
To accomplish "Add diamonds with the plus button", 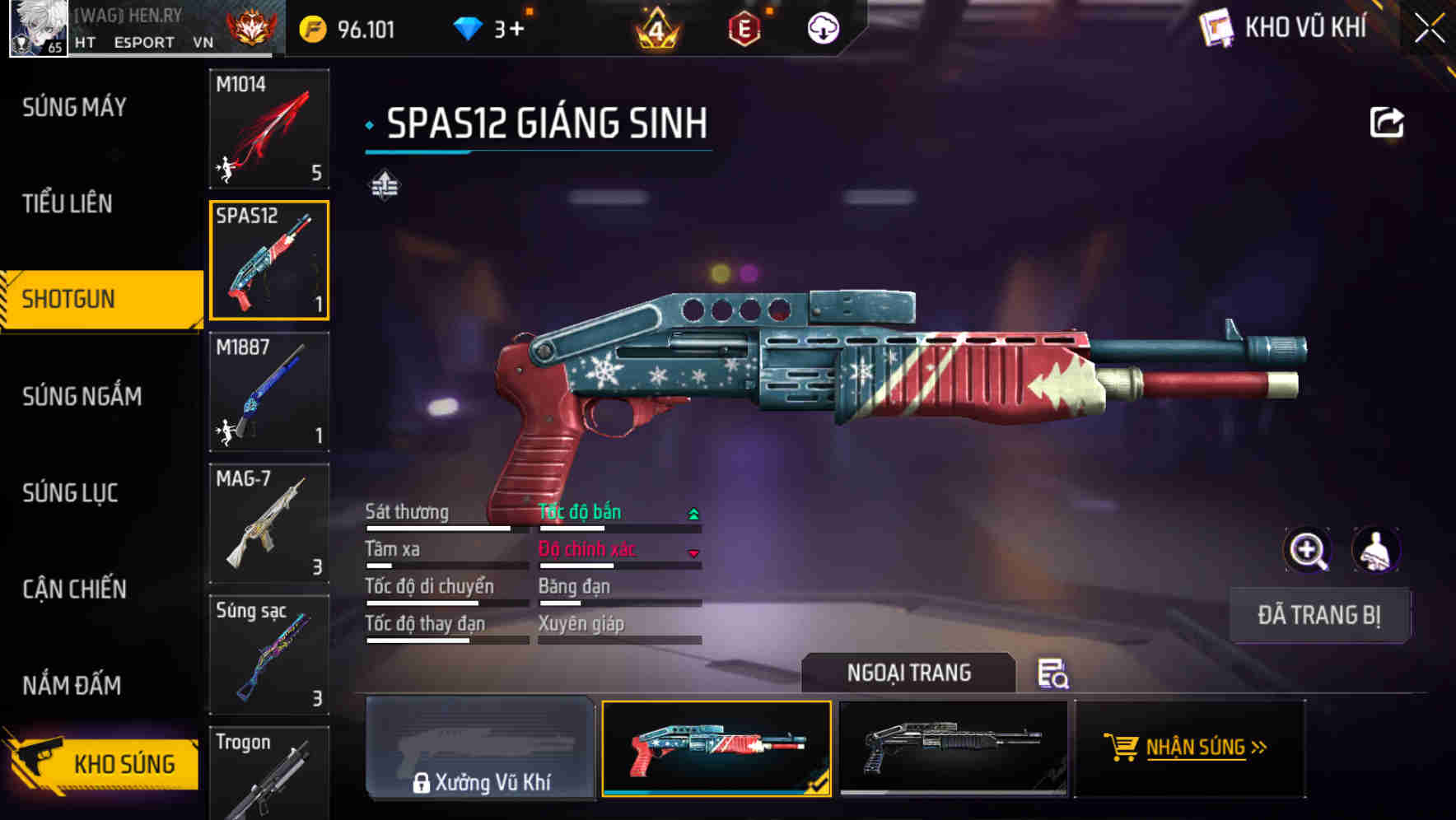I will click(516, 30).
